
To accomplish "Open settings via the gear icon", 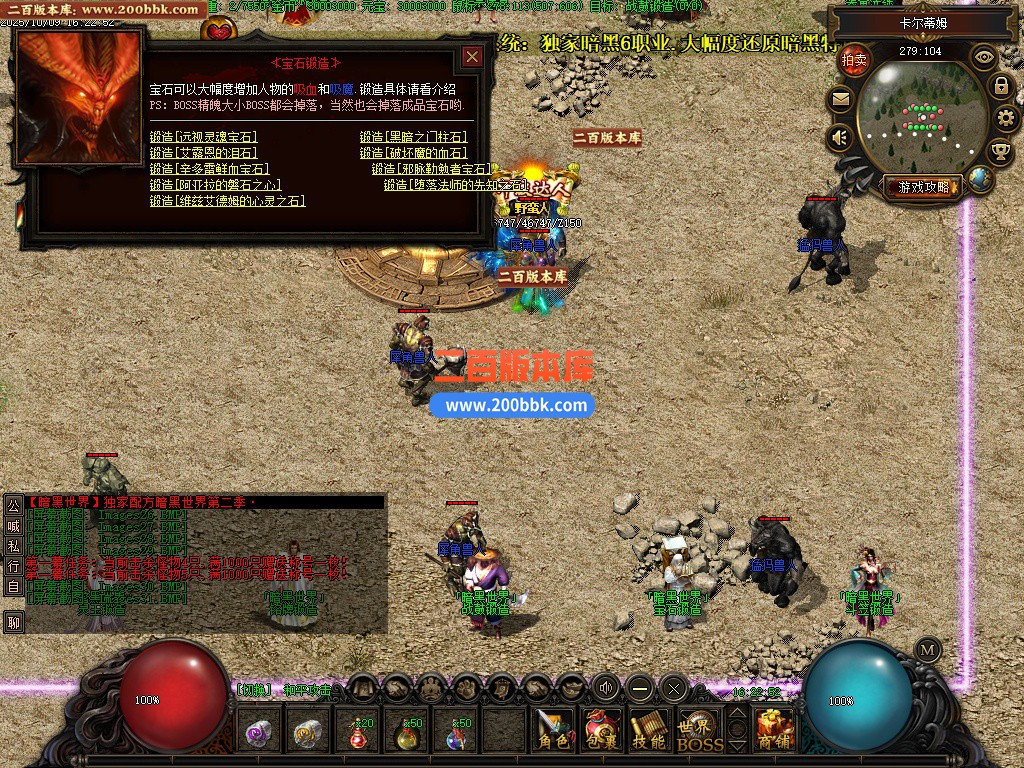I will (x=1006, y=118).
